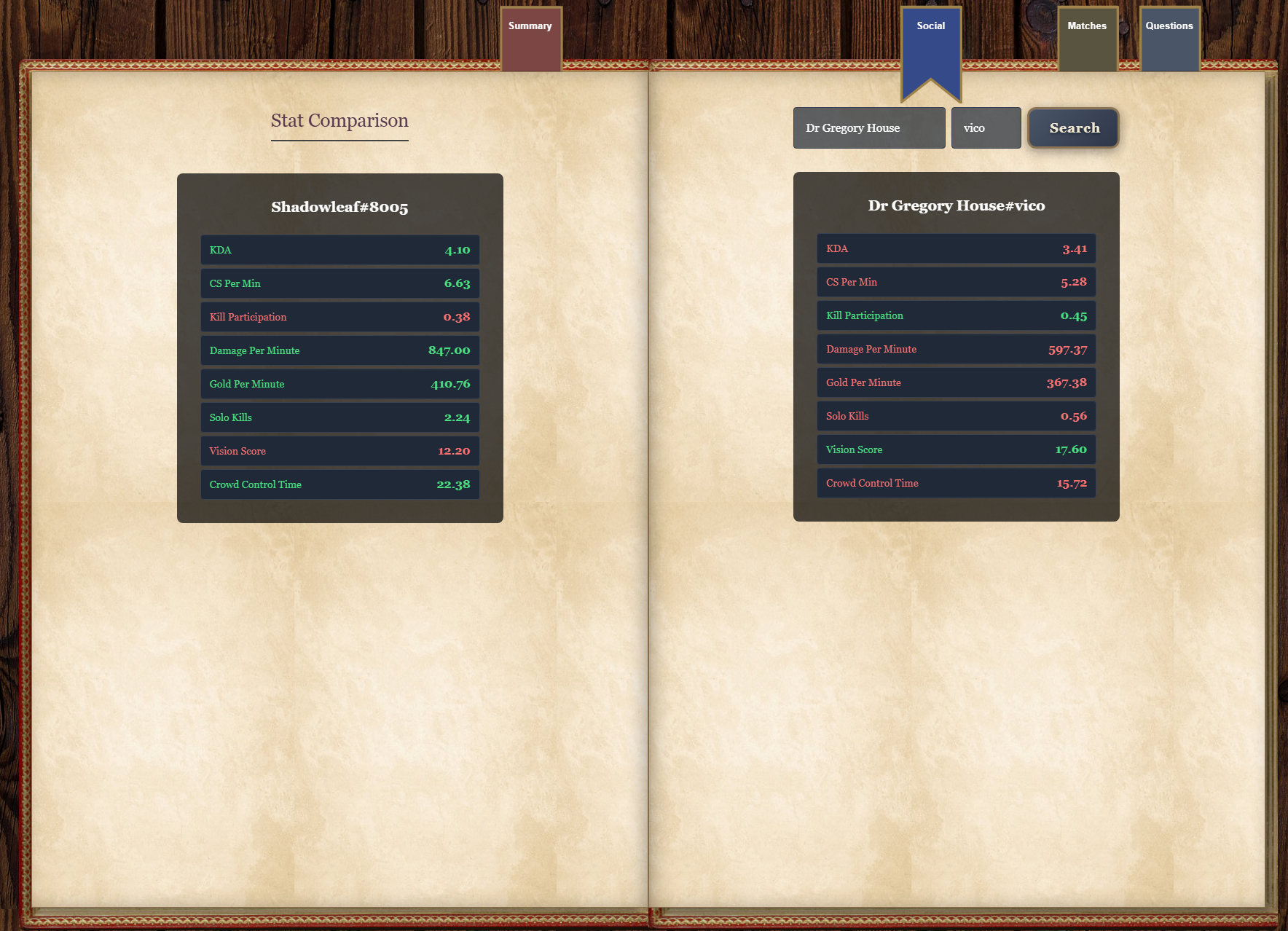
Task: Click the Search button
Action: click(1074, 128)
